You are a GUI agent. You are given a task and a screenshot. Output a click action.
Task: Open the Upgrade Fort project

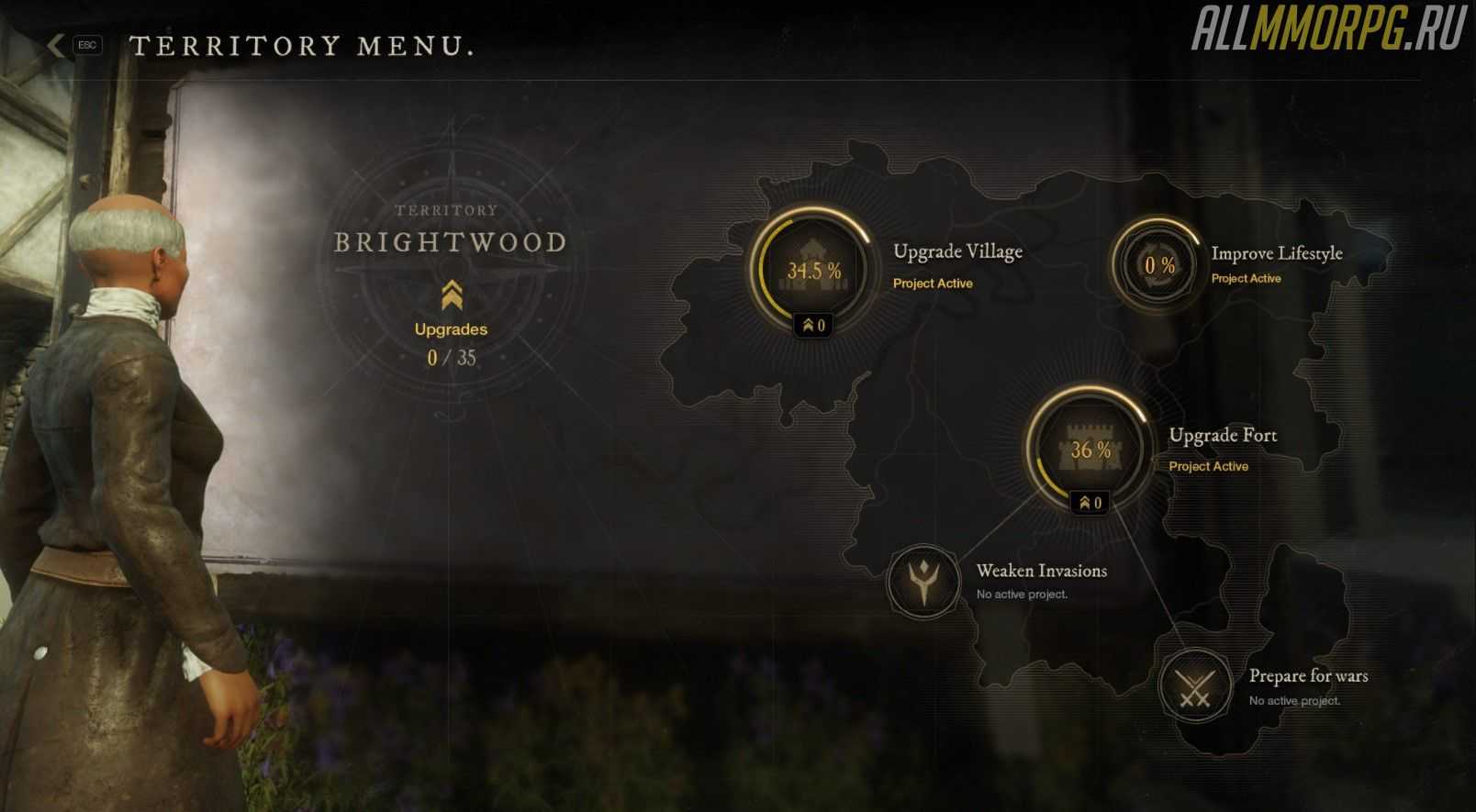coord(1089,448)
